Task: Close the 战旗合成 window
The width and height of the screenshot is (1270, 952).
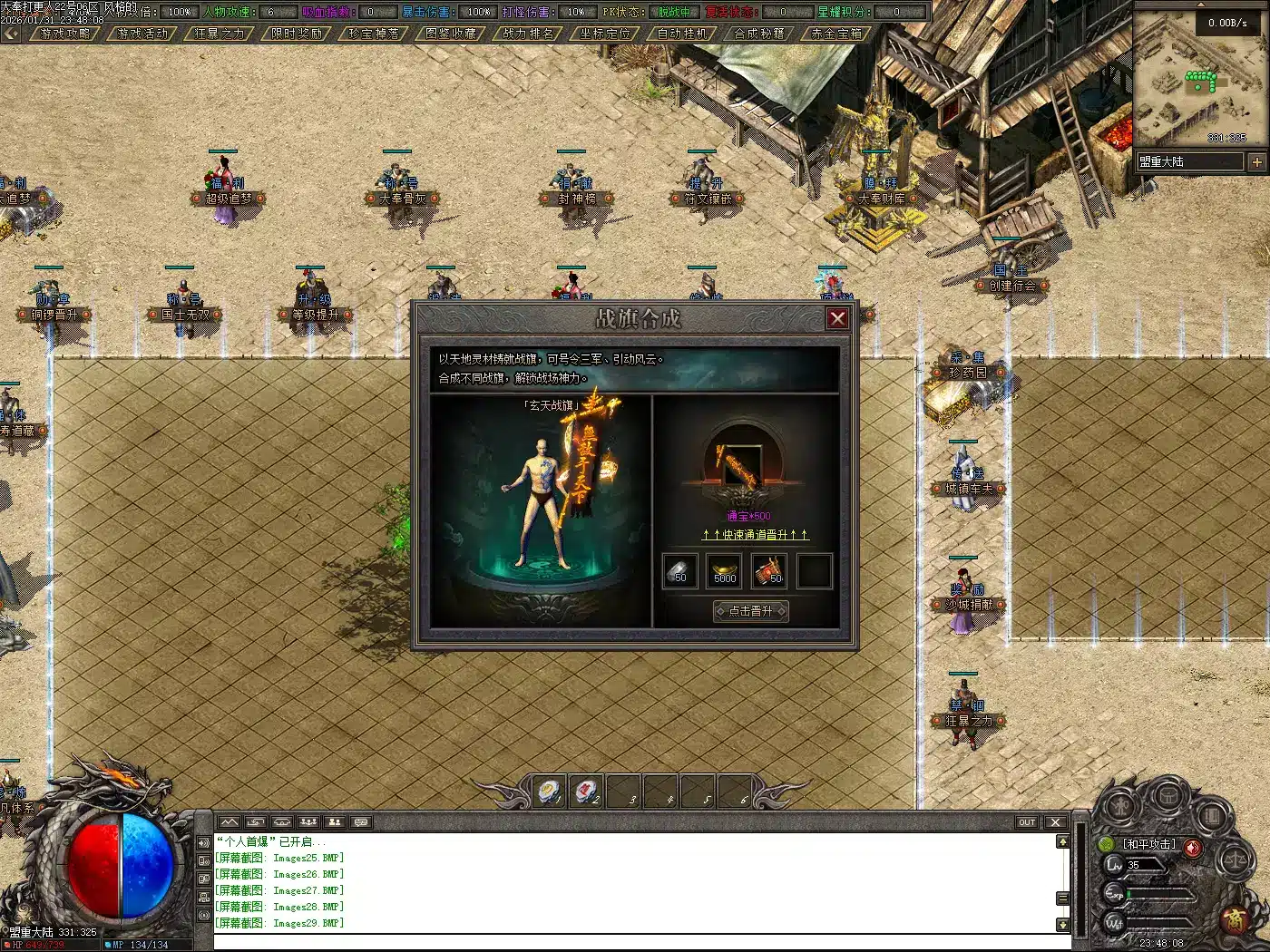Action: click(x=837, y=318)
